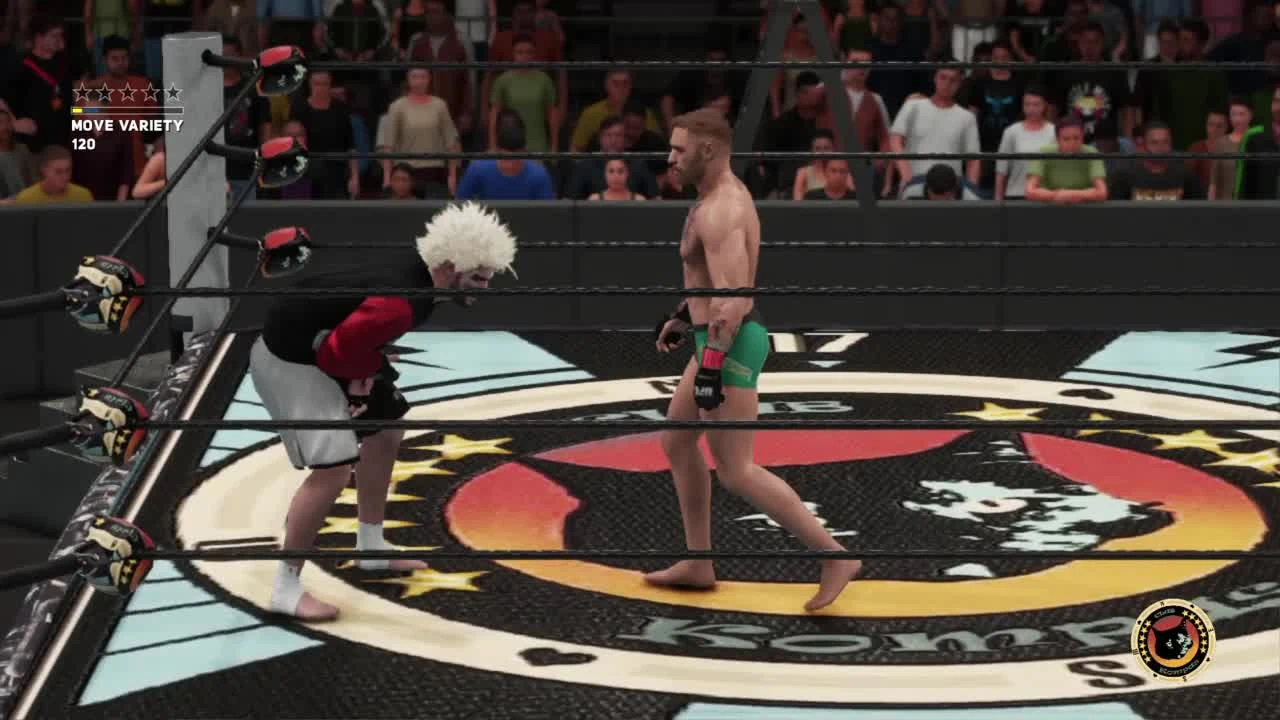The height and width of the screenshot is (720, 1280).
Task: Click the Club Kompas badge logo
Action: [1176, 639]
